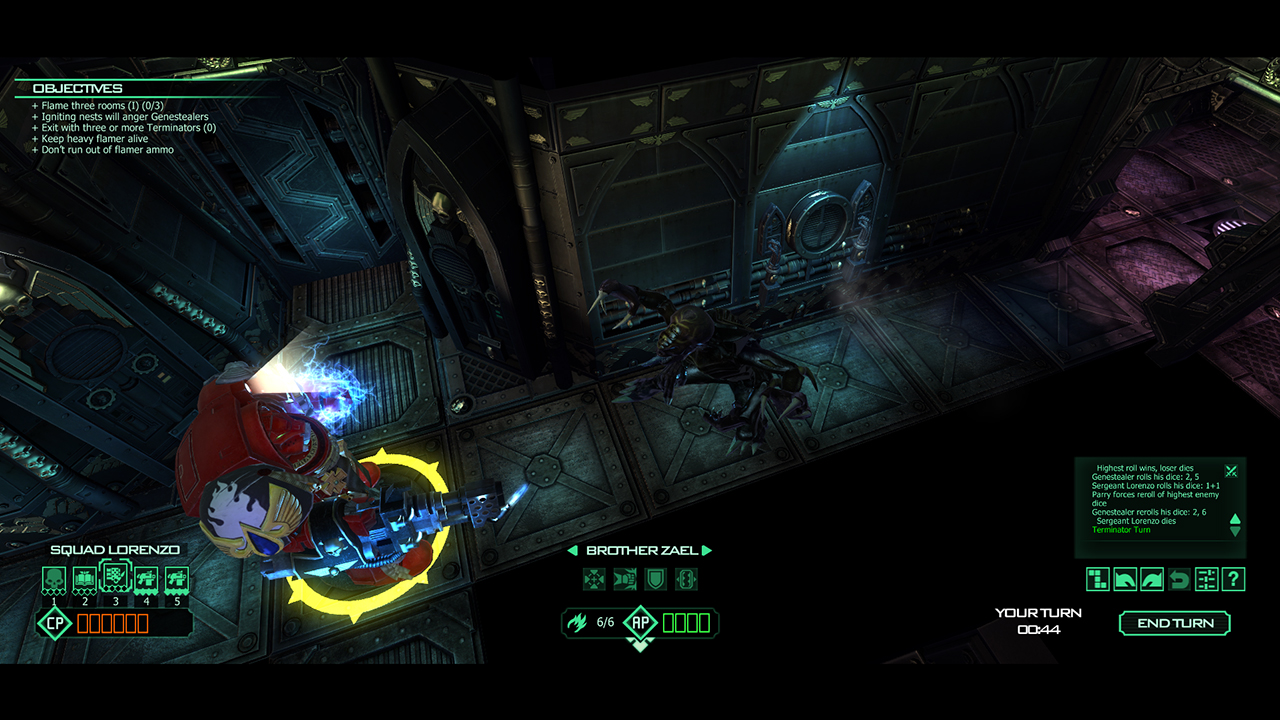Activate the shield guard action
The image size is (1280, 720).
click(656, 579)
